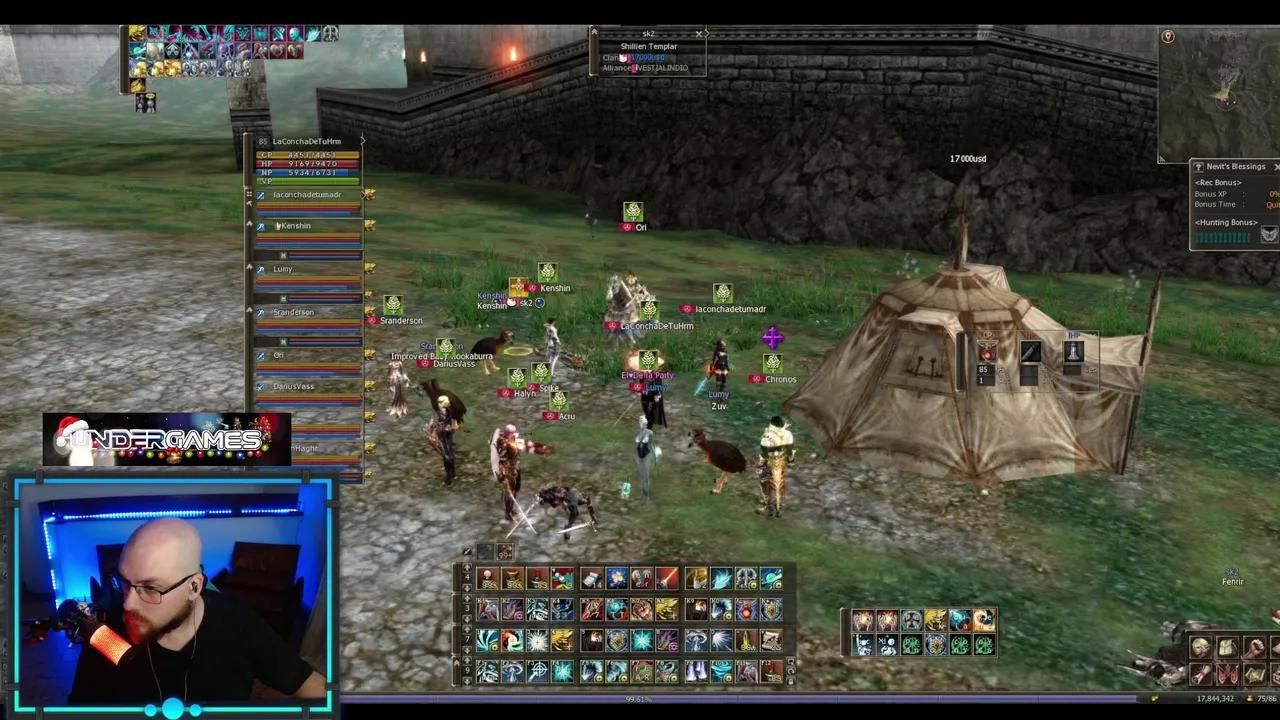
Task: Click the up arrow on shortcut bar 4
Action: (466, 568)
